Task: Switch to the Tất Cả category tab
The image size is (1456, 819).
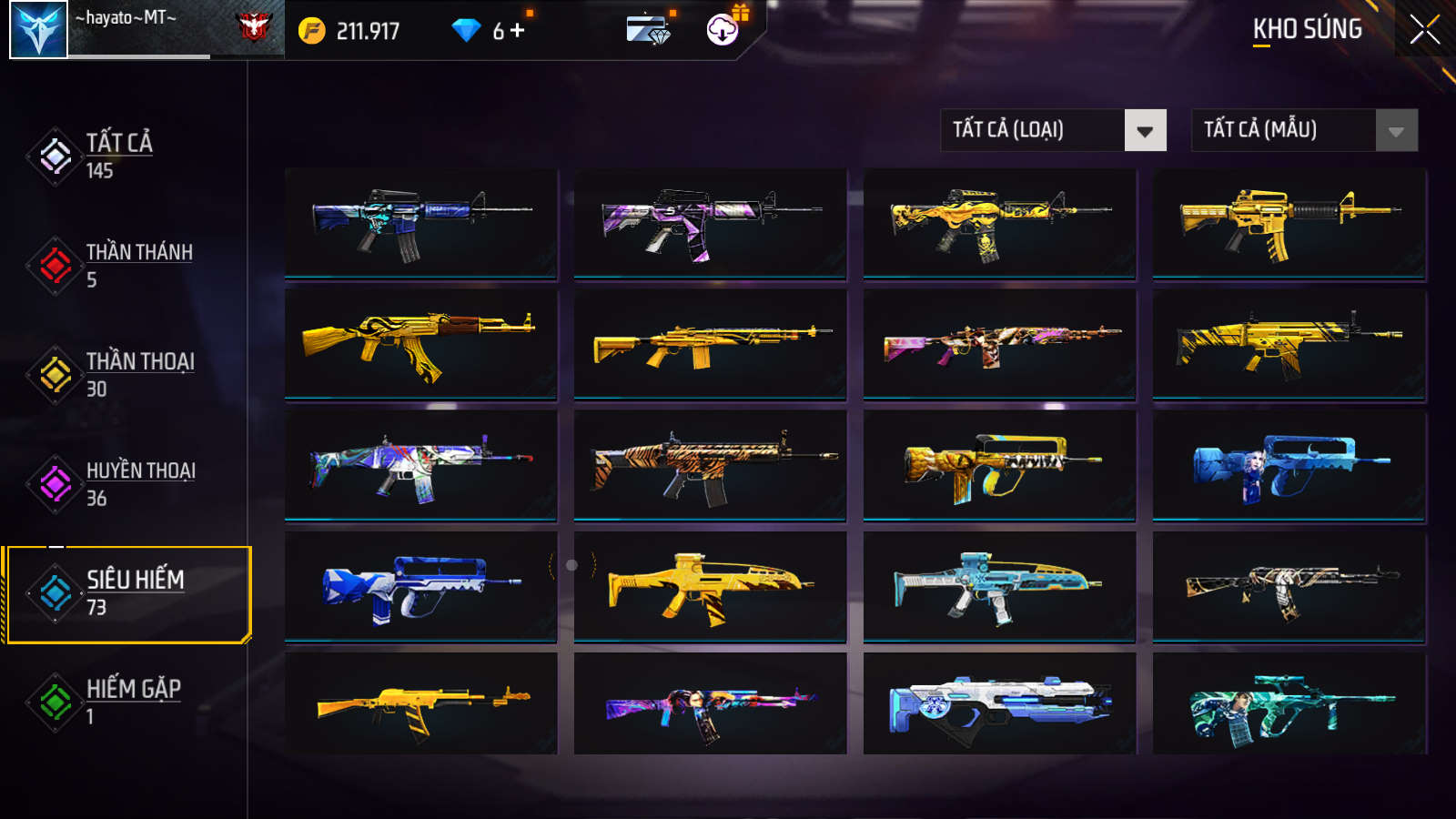Action: coord(118,156)
